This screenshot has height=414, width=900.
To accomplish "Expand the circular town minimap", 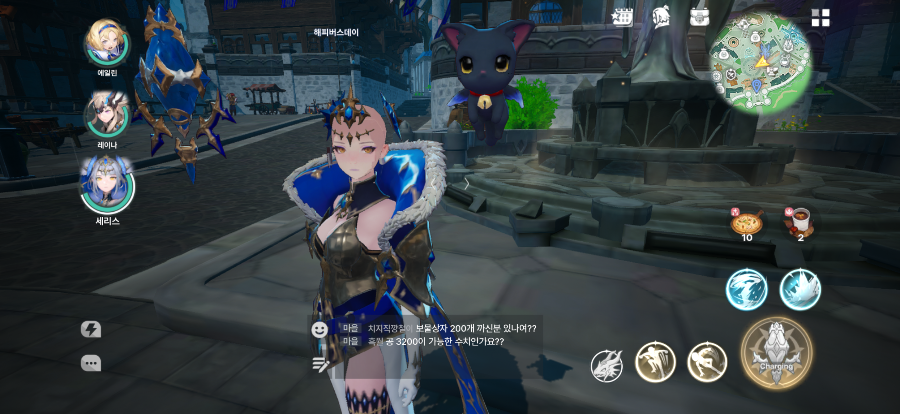I will click(760, 63).
